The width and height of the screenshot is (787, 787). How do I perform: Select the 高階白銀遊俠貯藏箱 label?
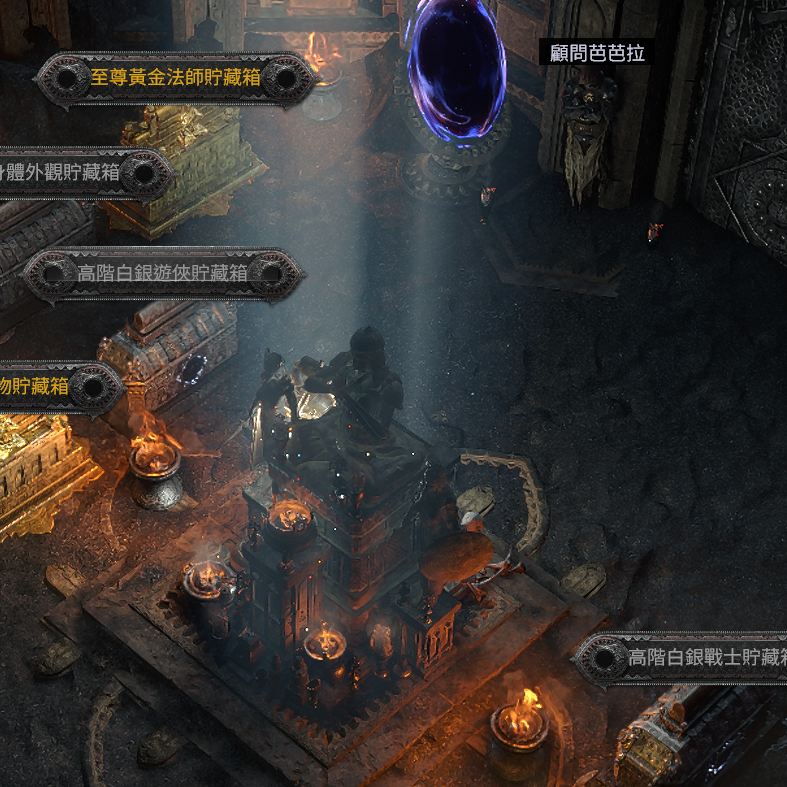(163, 273)
